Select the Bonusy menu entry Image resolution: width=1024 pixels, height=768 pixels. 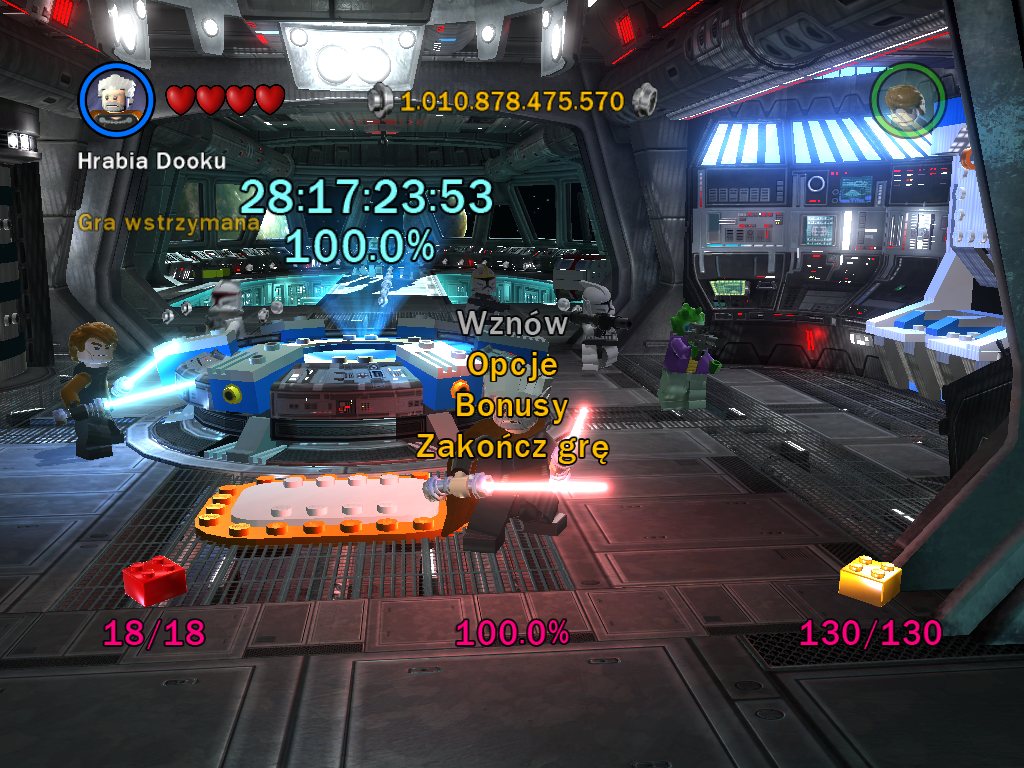[x=512, y=407]
